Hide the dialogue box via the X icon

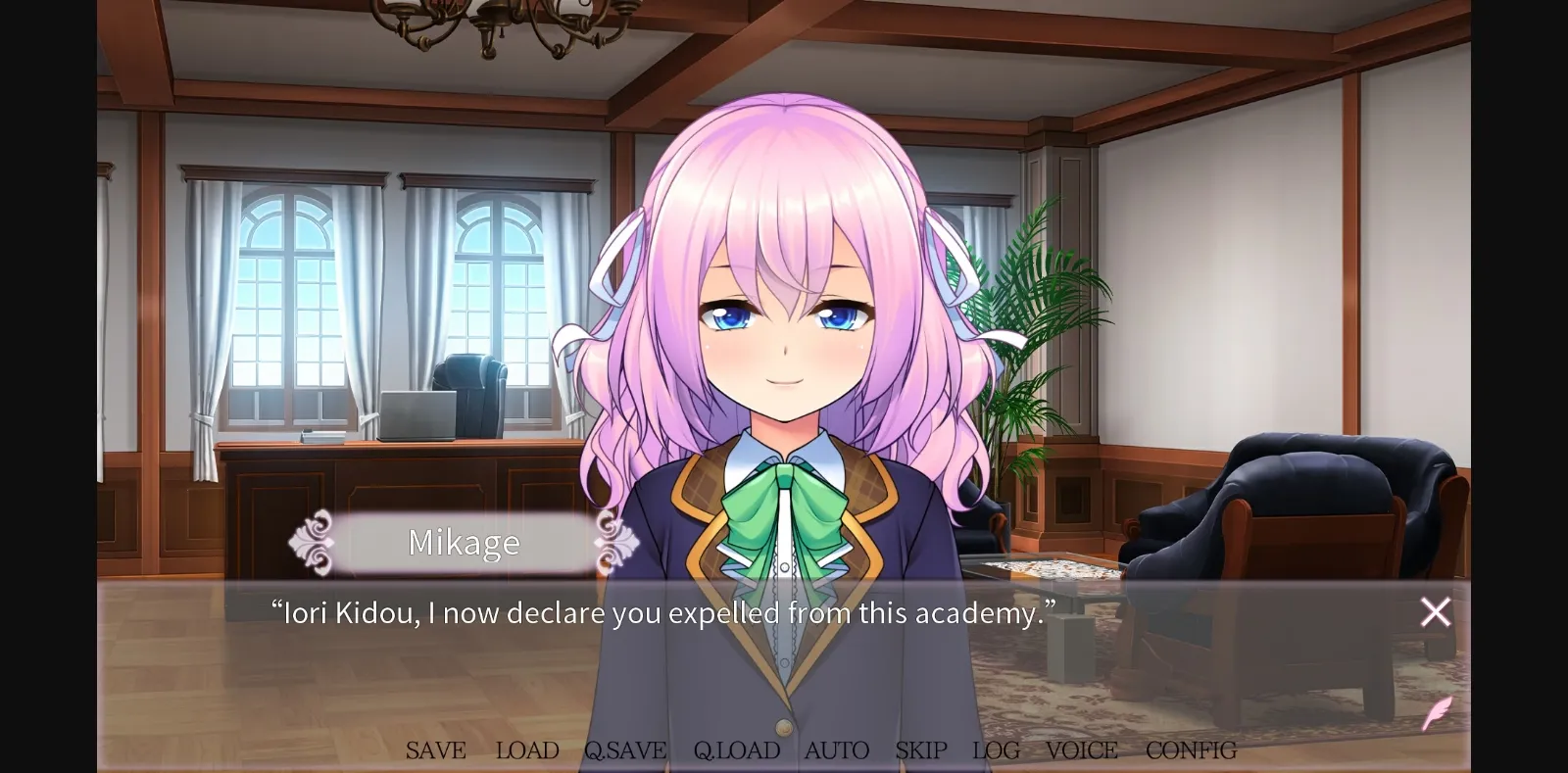[1434, 611]
